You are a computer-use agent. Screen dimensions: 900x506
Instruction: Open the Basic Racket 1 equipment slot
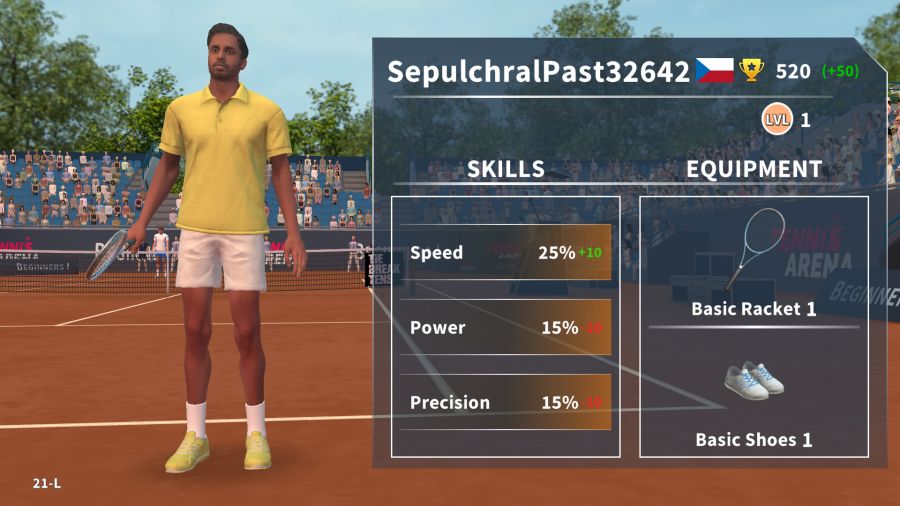[754, 262]
